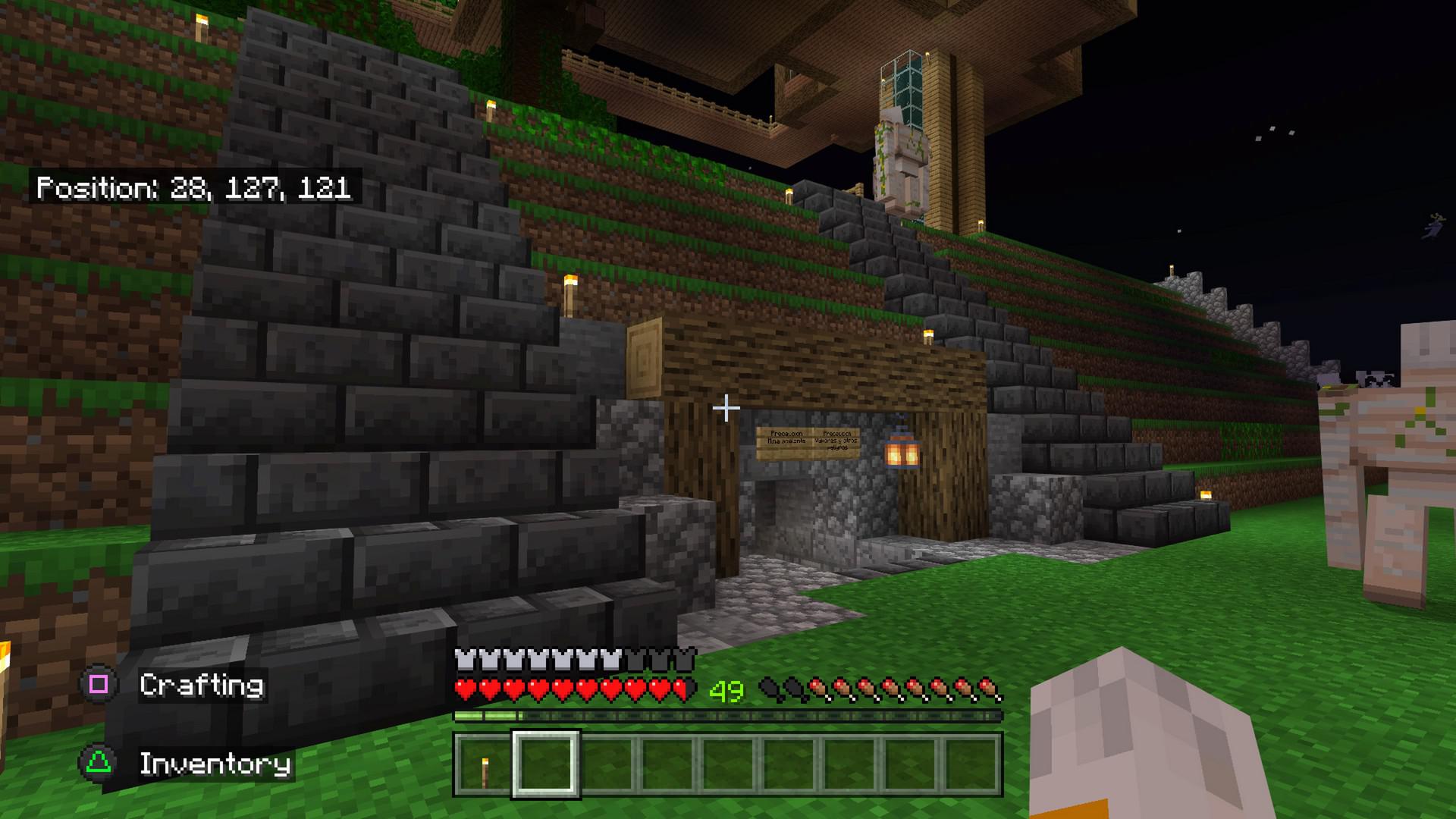This screenshot has height=819, width=1456.
Task: Click the rightmost heart of the health bar
Action: point(685,687)
